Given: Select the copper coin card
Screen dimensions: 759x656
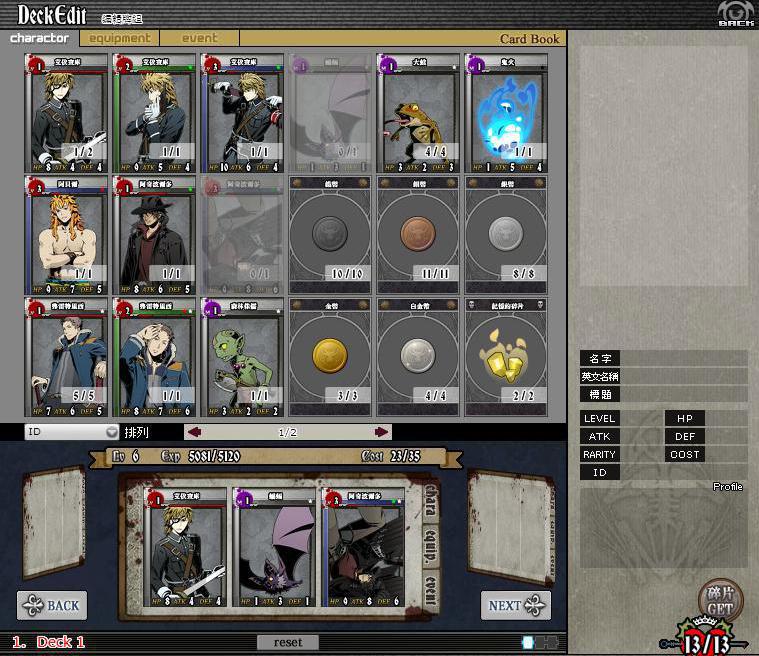Looking at the screenshot, I should pos(418,236).
